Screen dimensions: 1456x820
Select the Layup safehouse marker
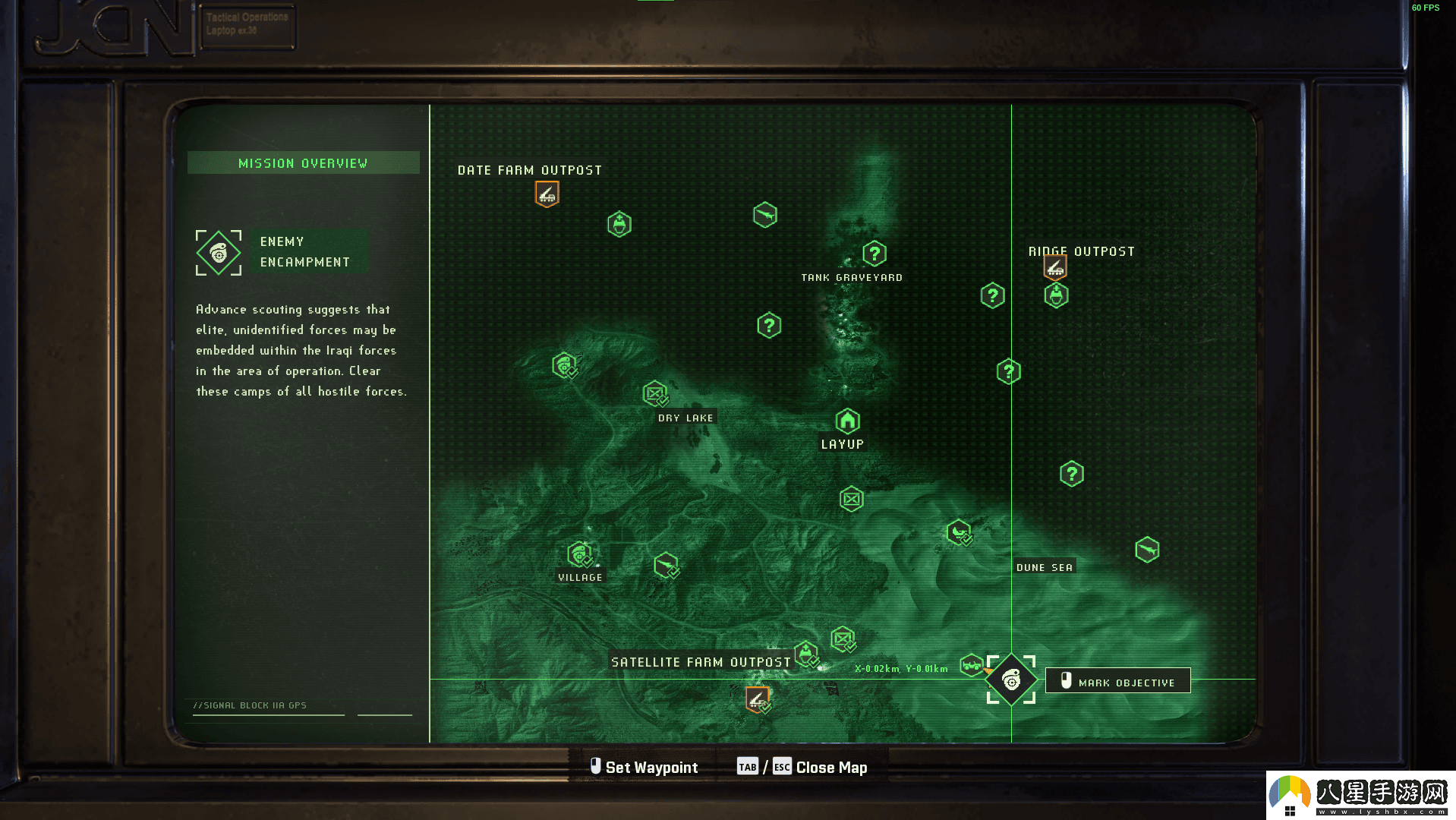tap(847, 421)
